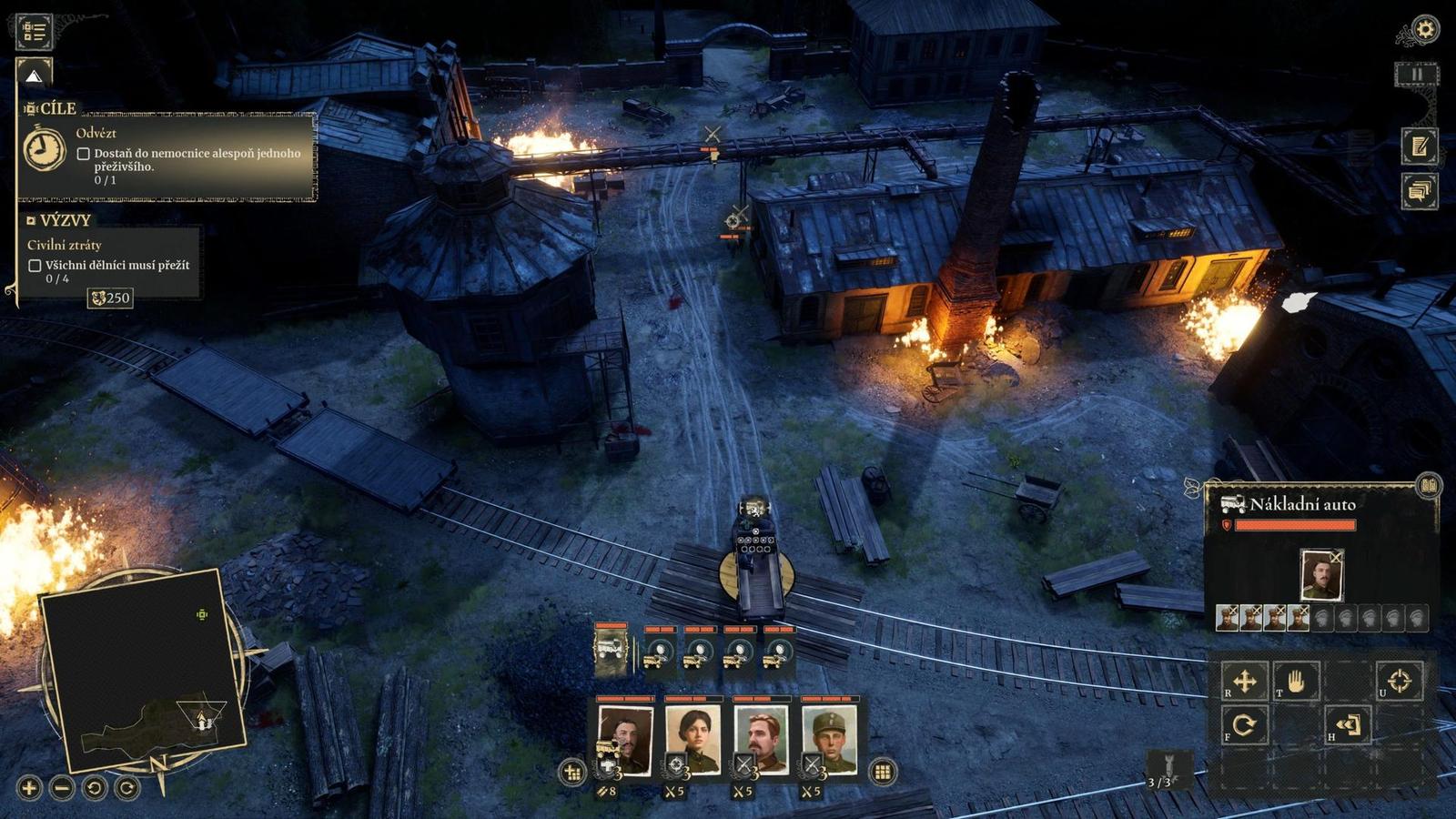Screen dimensions: 1456x819
Task: Rotate the camera counterclockwise
Action: 94,787
